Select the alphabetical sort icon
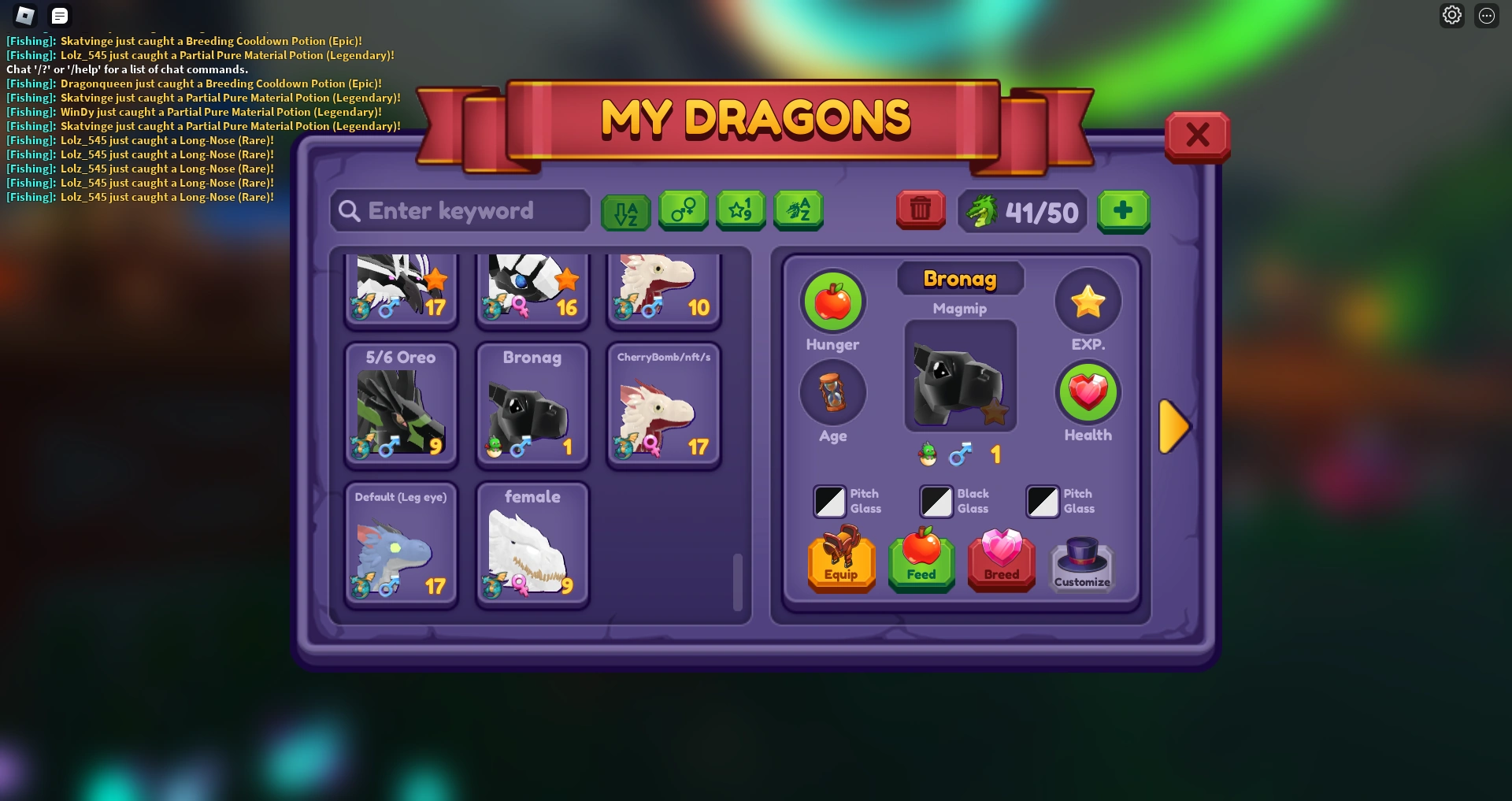The height and width of the screenshot is (801, 1512). point(624,211)
